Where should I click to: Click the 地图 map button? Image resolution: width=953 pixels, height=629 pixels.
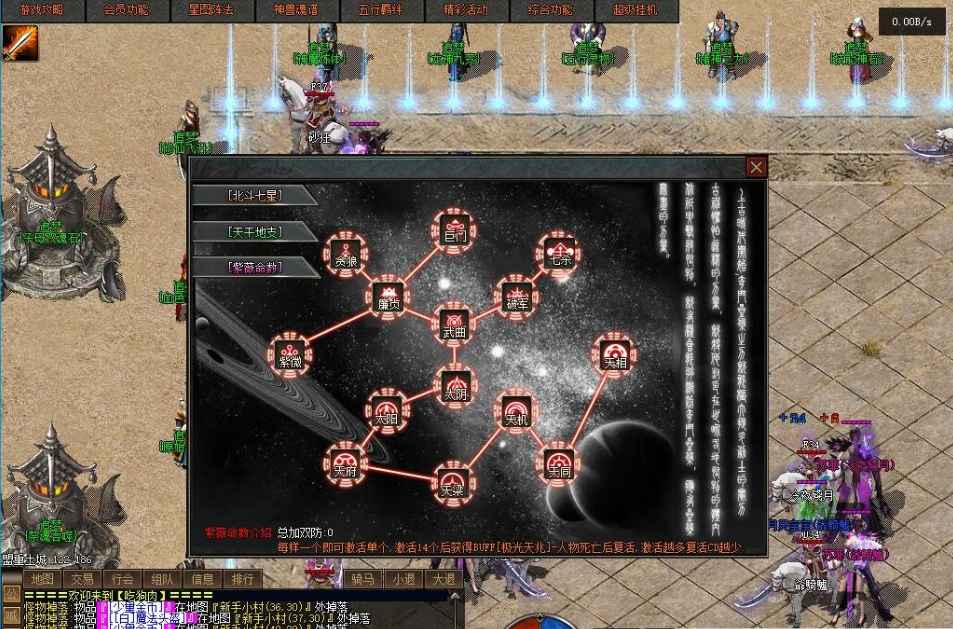click(x=42, y=579)
